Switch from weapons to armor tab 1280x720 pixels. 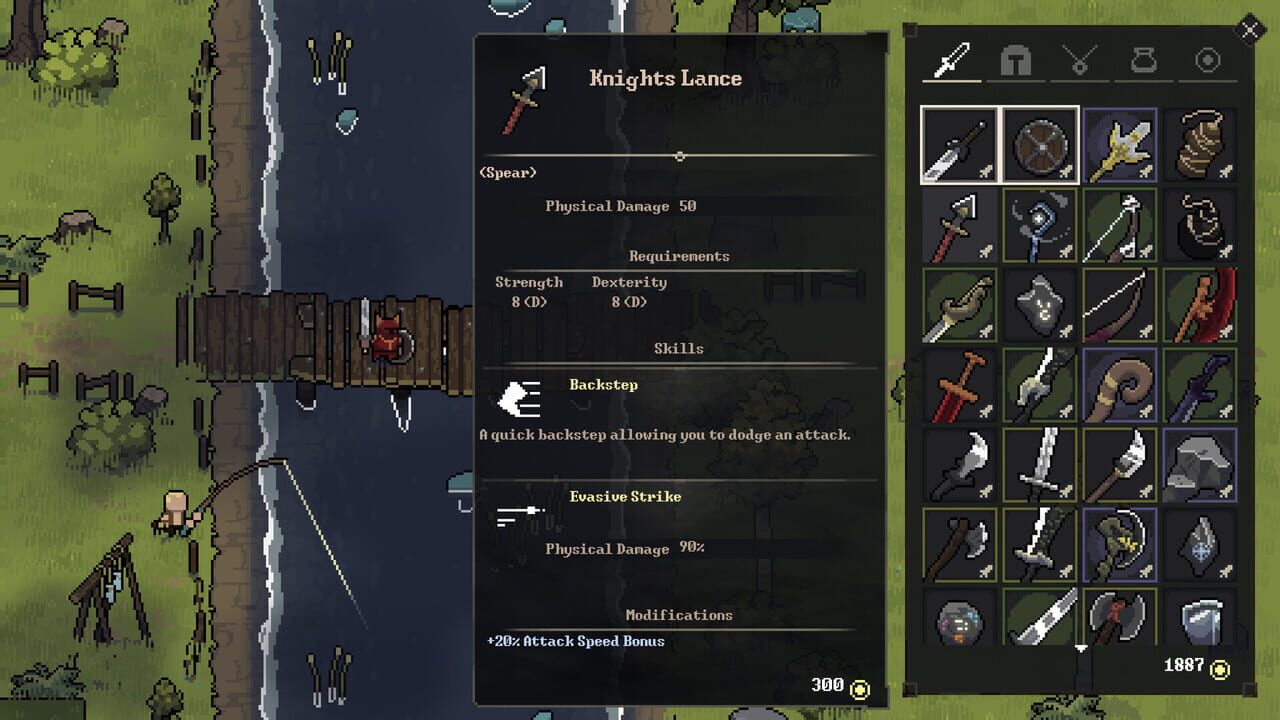(1015, 60)
